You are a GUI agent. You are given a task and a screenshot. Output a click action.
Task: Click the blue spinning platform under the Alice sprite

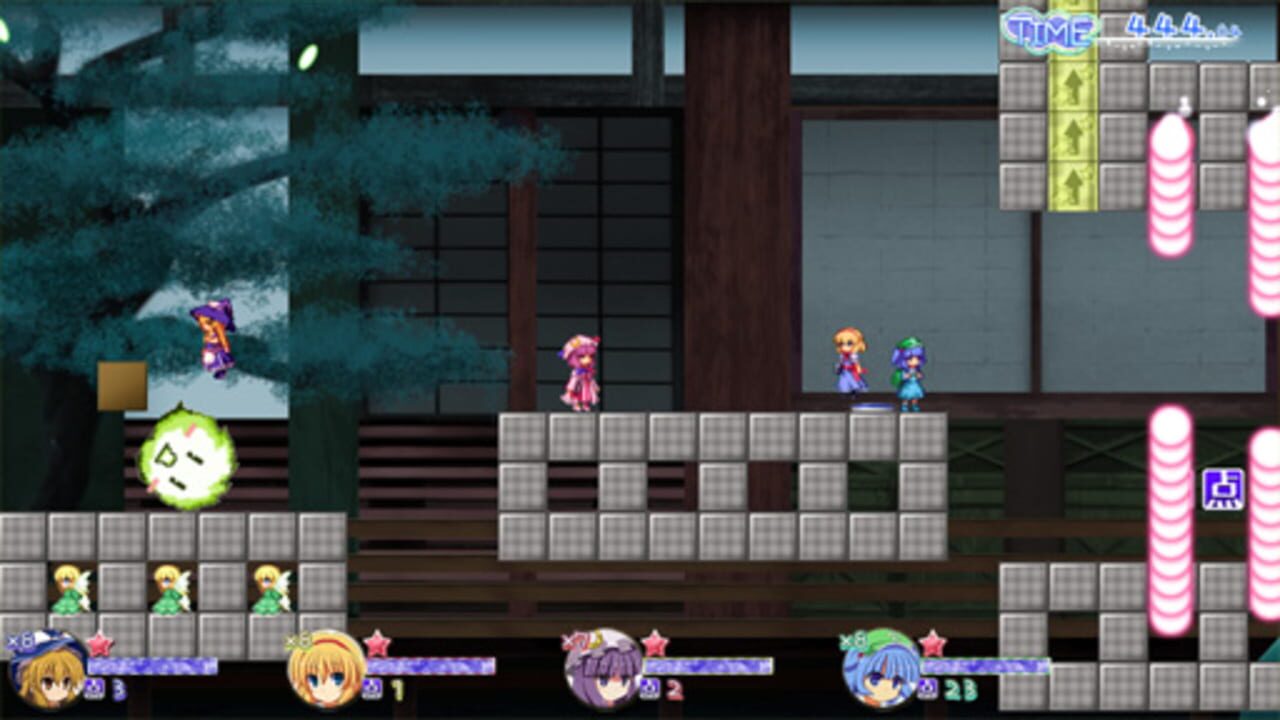pos(870,408)
